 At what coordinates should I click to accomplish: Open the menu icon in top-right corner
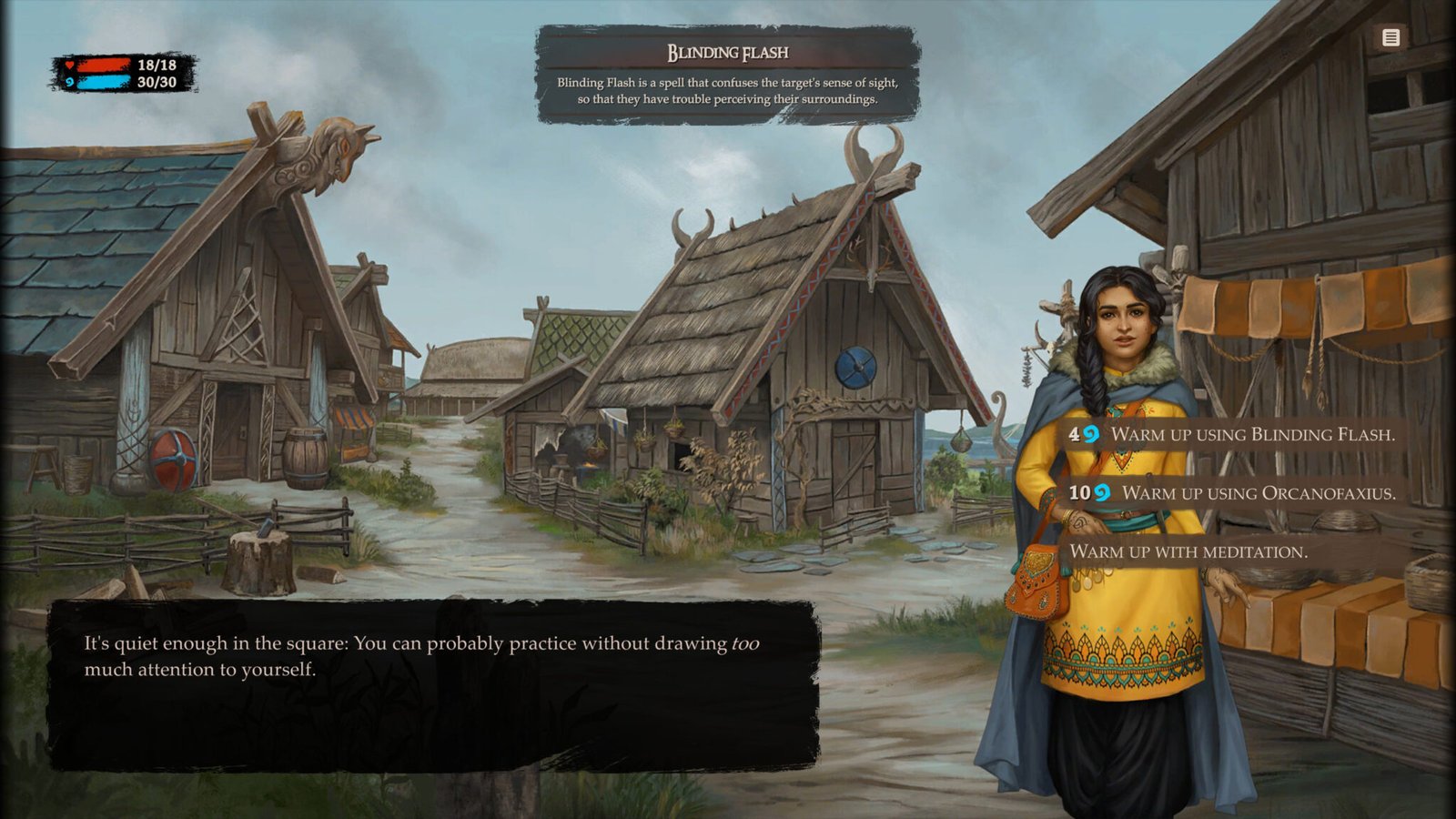1390,37
